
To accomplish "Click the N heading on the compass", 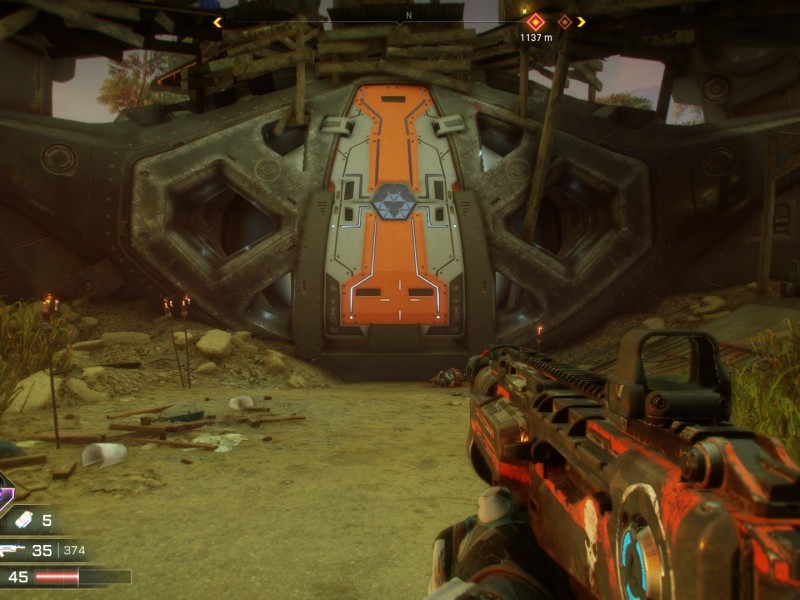I will coord(408,17).
